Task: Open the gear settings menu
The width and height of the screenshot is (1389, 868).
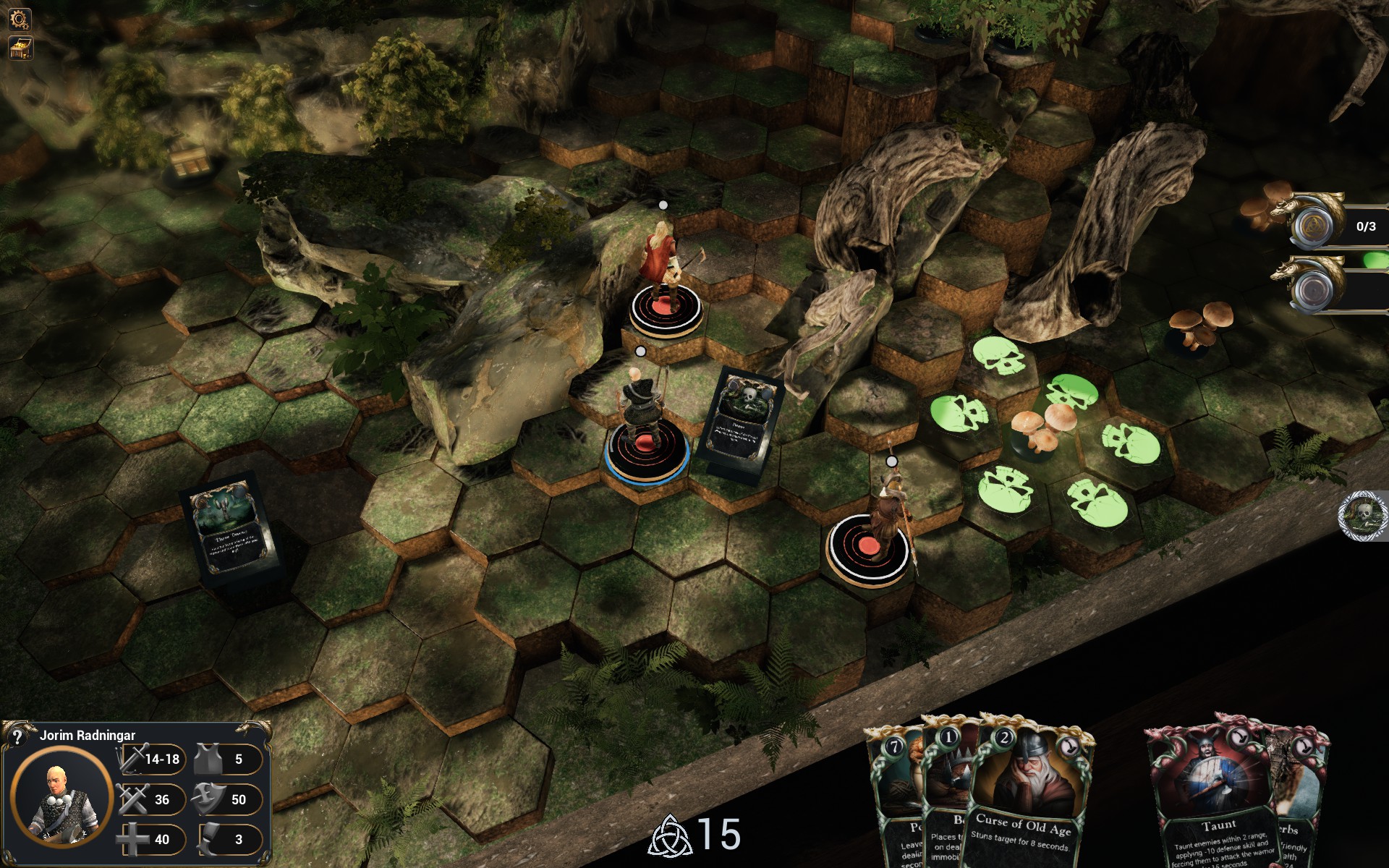Action: click(20, 19)
